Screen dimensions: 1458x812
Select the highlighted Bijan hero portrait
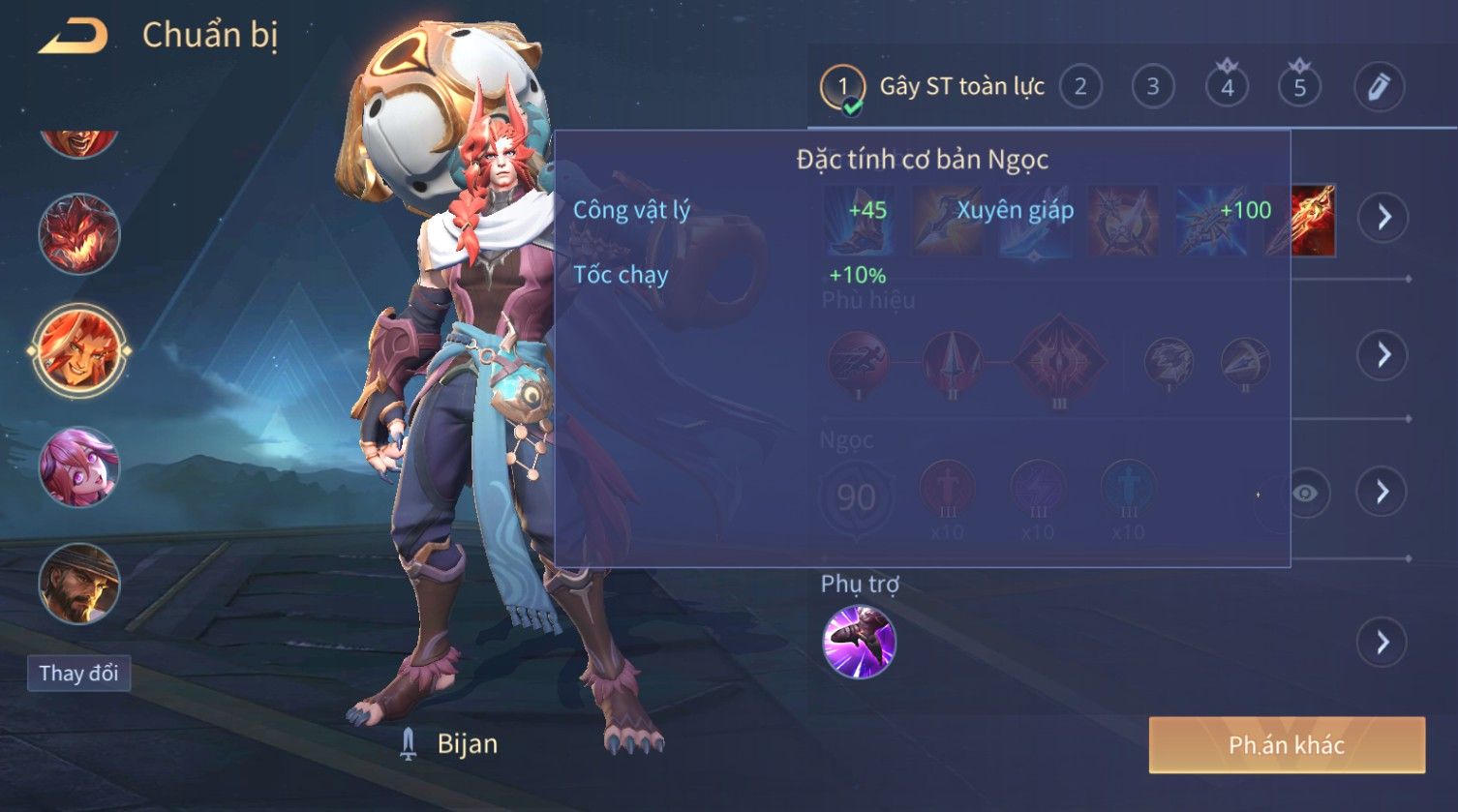point(78,350)
